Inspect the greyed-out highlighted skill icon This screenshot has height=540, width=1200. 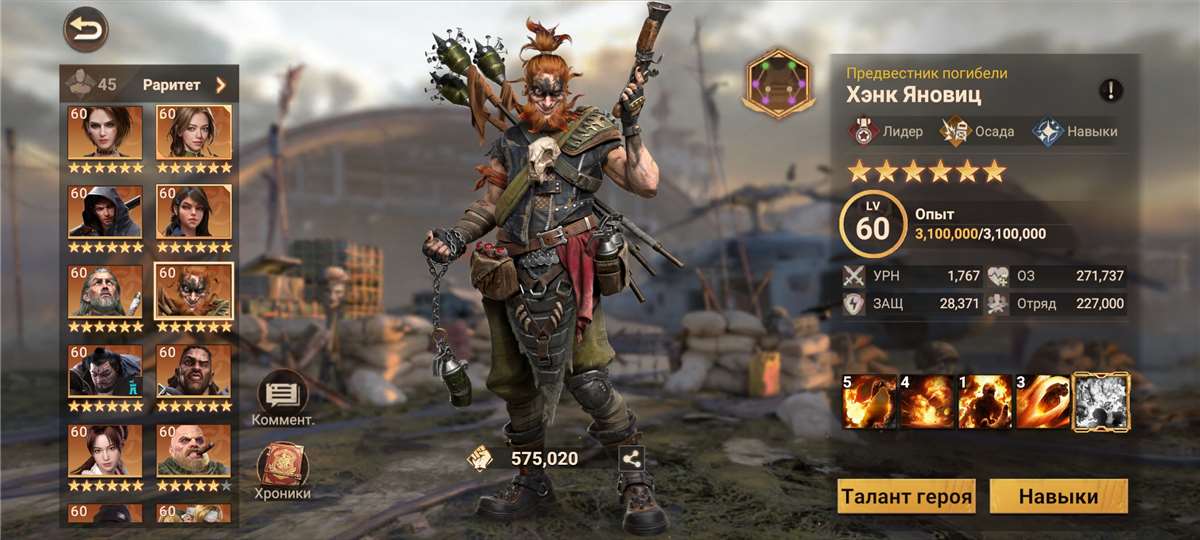tap(1101, 401)
